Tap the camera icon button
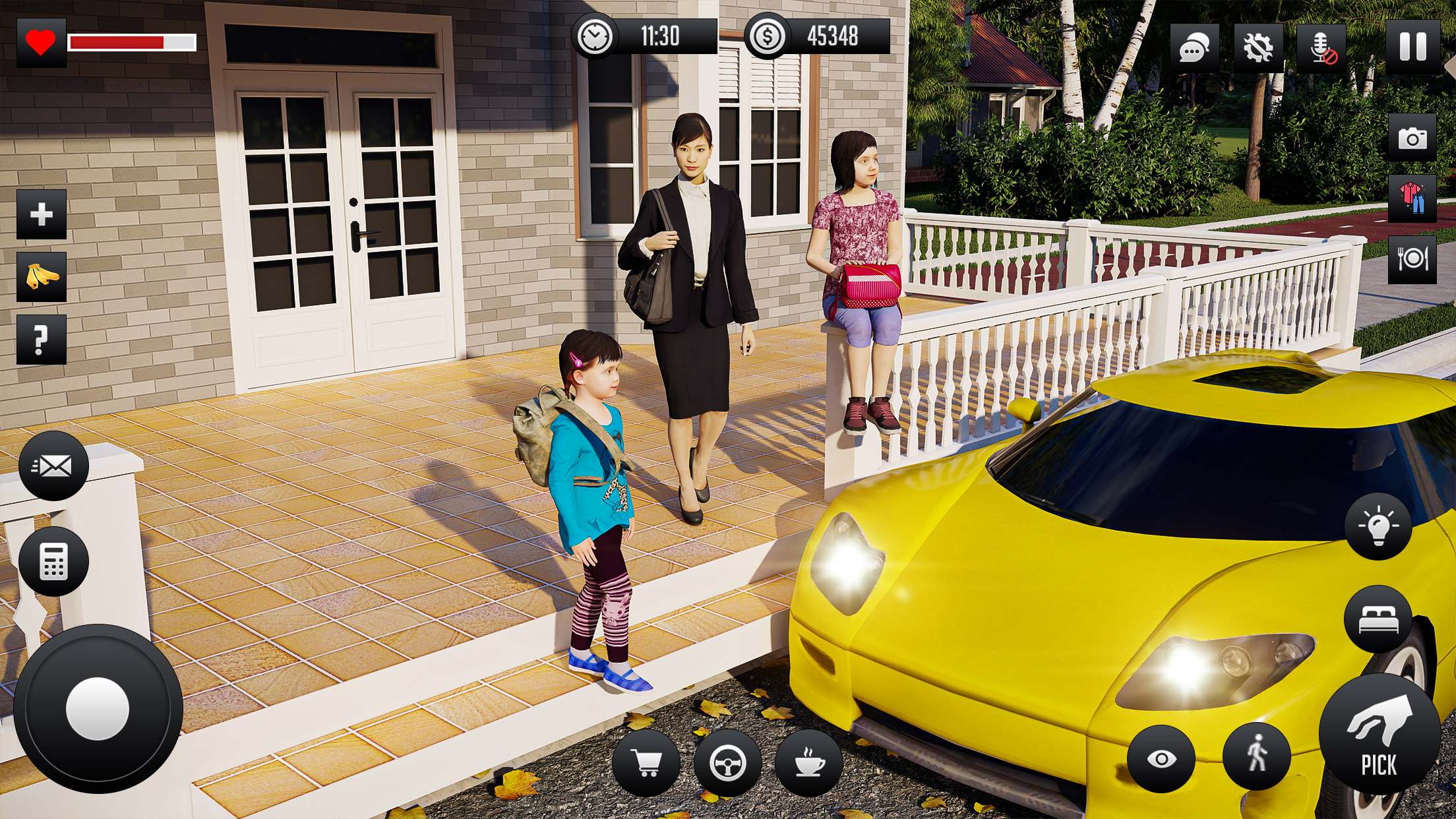 [x=1412, y=138]
